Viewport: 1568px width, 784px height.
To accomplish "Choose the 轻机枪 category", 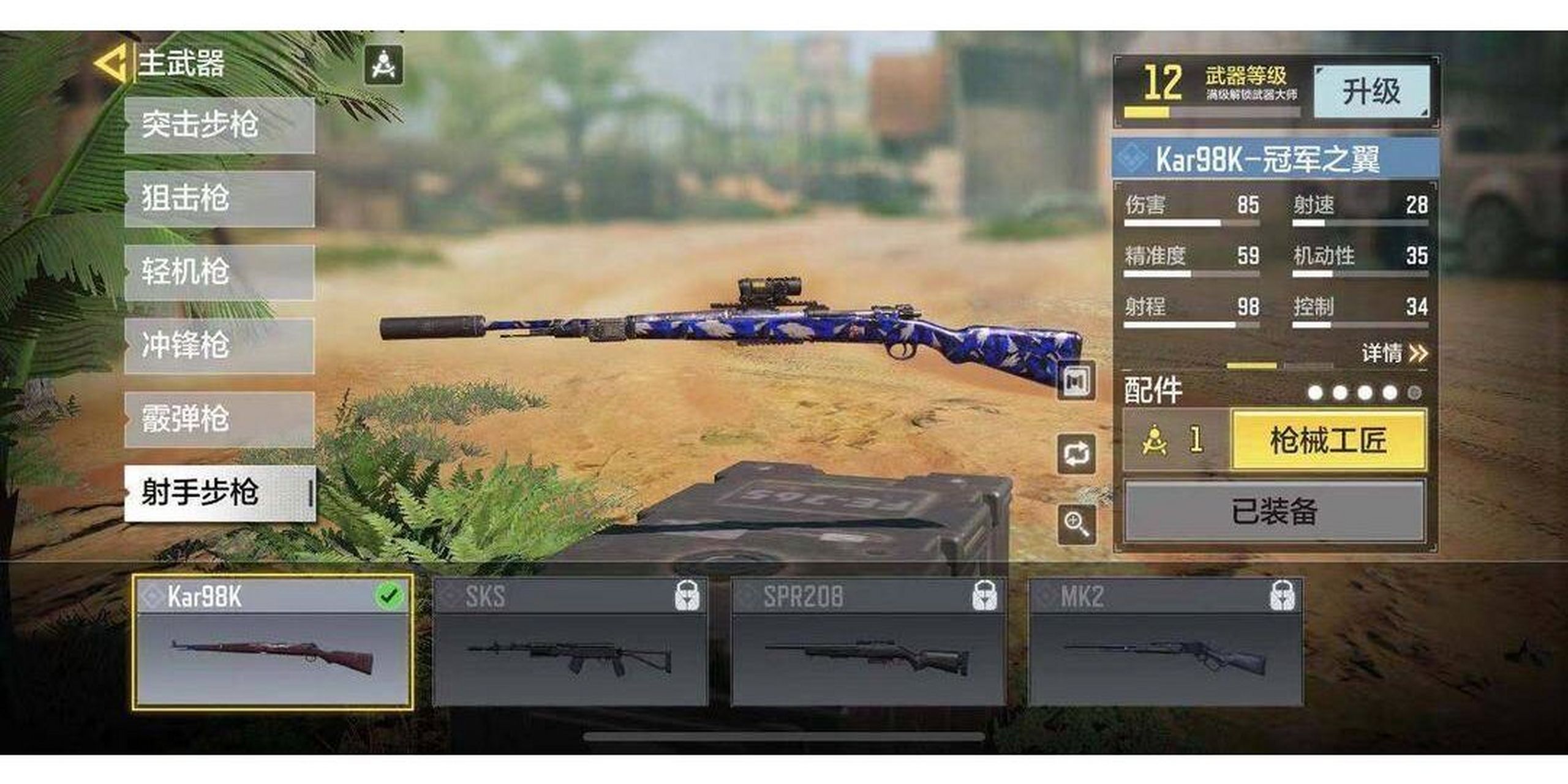I will click(x=219, y=272).
